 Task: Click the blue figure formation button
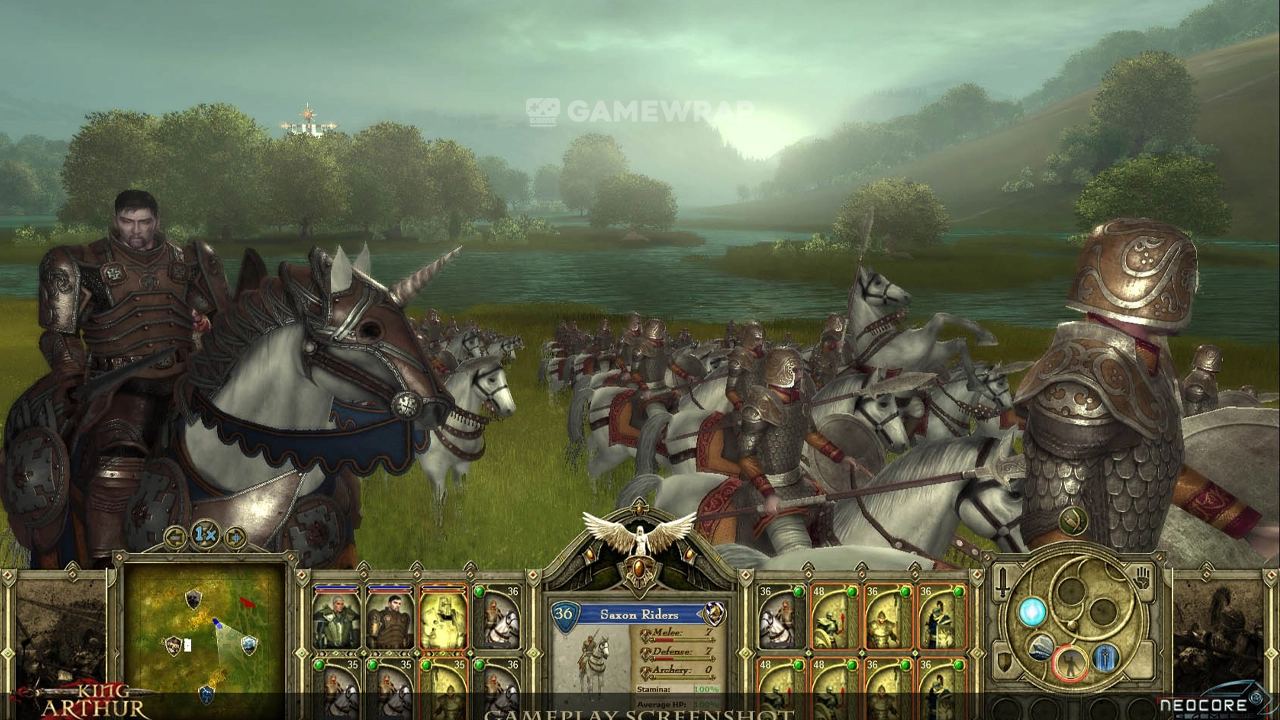(1105, 657)
